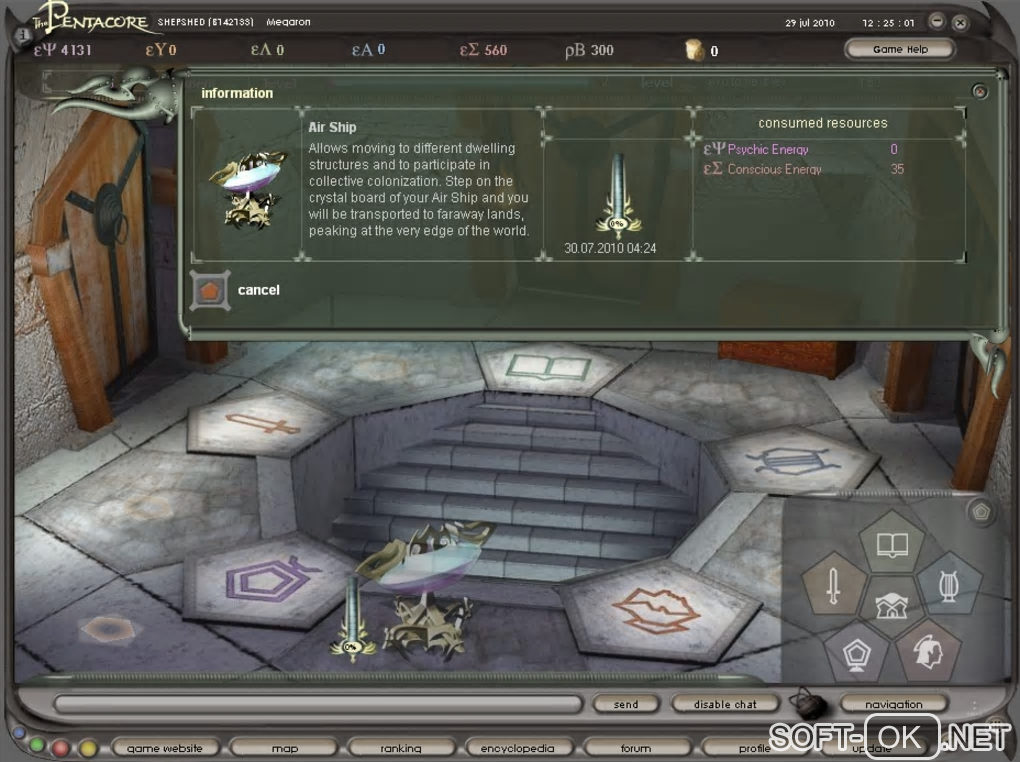This screenshot has height=762, width=1020.
Task: Select the helmeted head navigation pentagon
Action: (926, 650)
